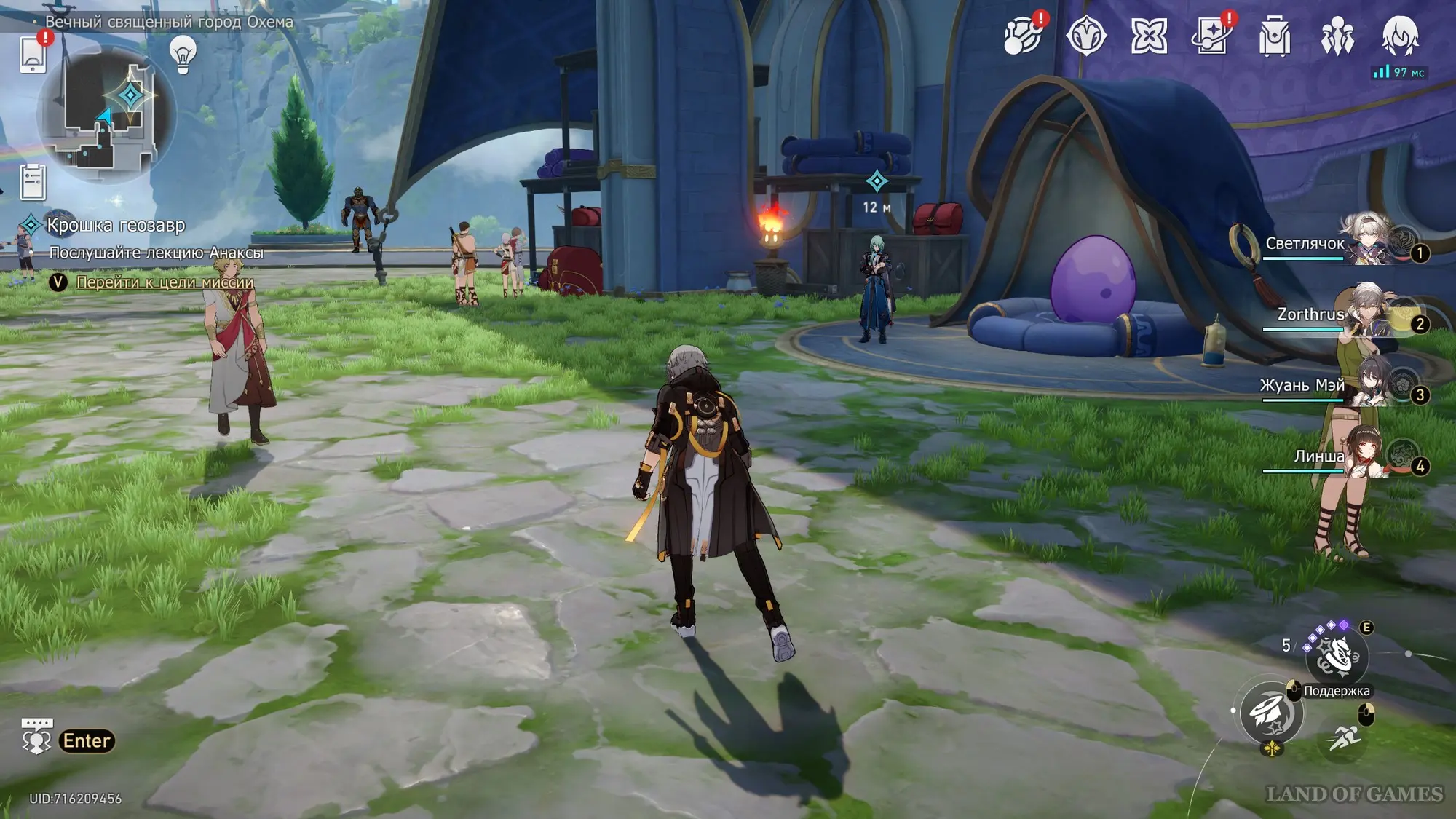Open the four-pointed star warp icon
The height and width of the screenshot is (819, 1456).
[x=1149, y=36]
